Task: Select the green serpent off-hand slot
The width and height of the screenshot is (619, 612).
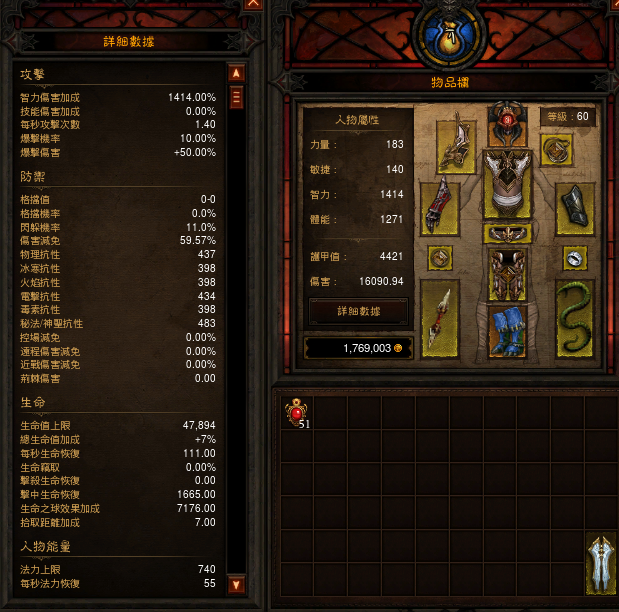Action: (574, 319)
